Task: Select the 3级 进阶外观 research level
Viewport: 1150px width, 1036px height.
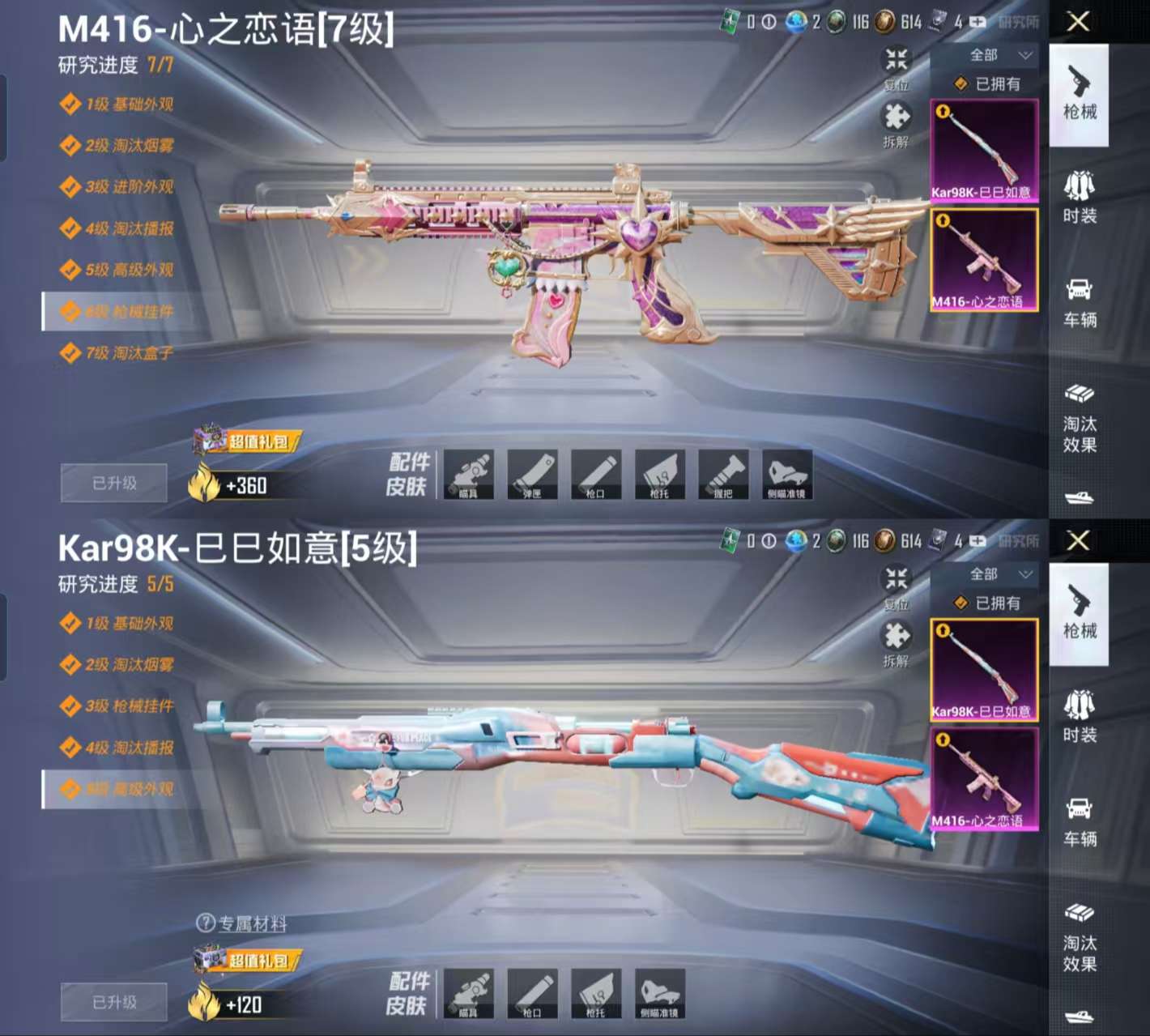Action: (x=121, y=187)
